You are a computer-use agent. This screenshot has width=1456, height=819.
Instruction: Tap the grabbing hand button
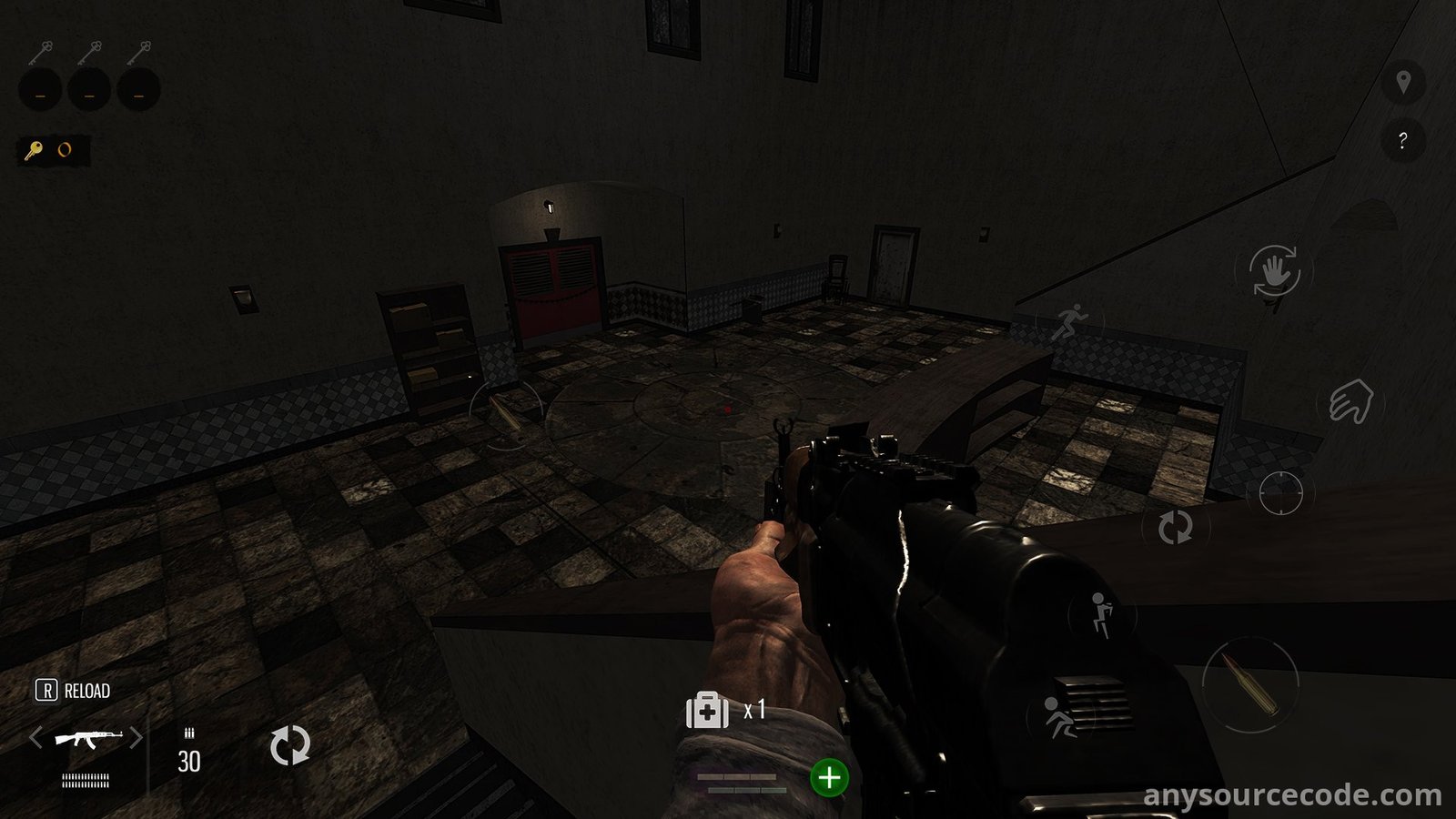(1350, 401)
